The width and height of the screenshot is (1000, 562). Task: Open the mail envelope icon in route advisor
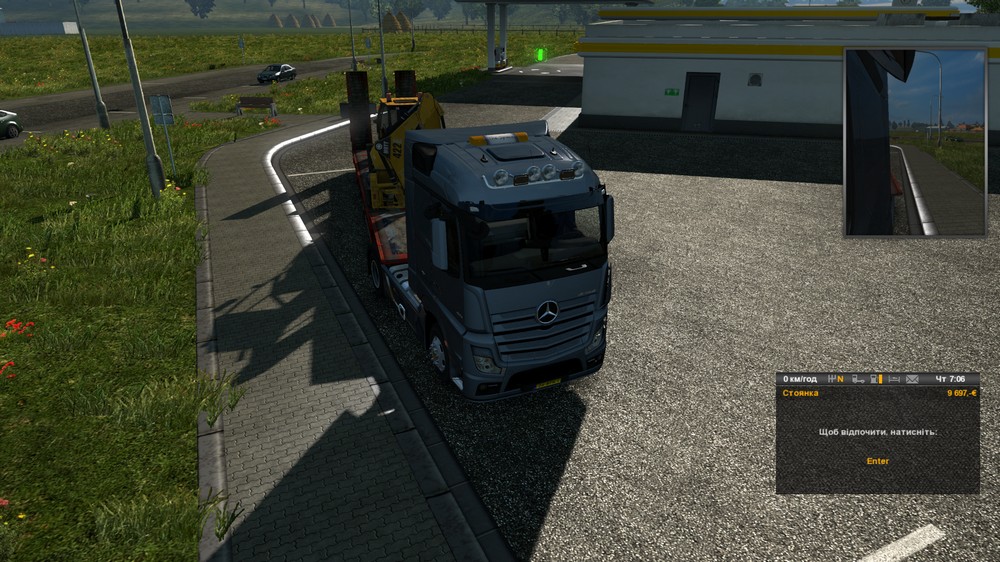912,379
